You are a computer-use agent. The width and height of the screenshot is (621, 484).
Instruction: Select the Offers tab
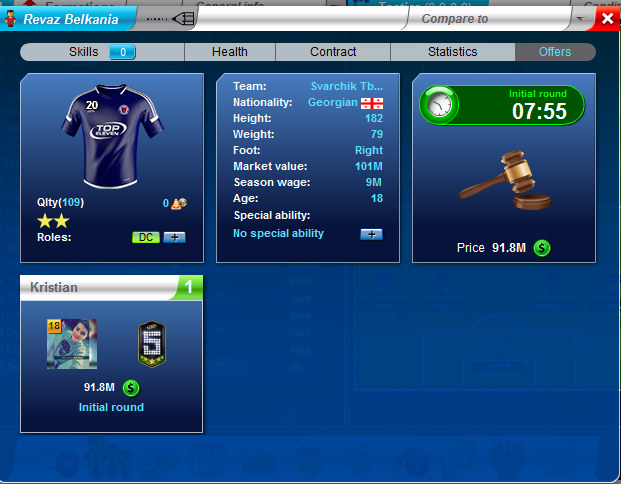(x=555, y=52)
